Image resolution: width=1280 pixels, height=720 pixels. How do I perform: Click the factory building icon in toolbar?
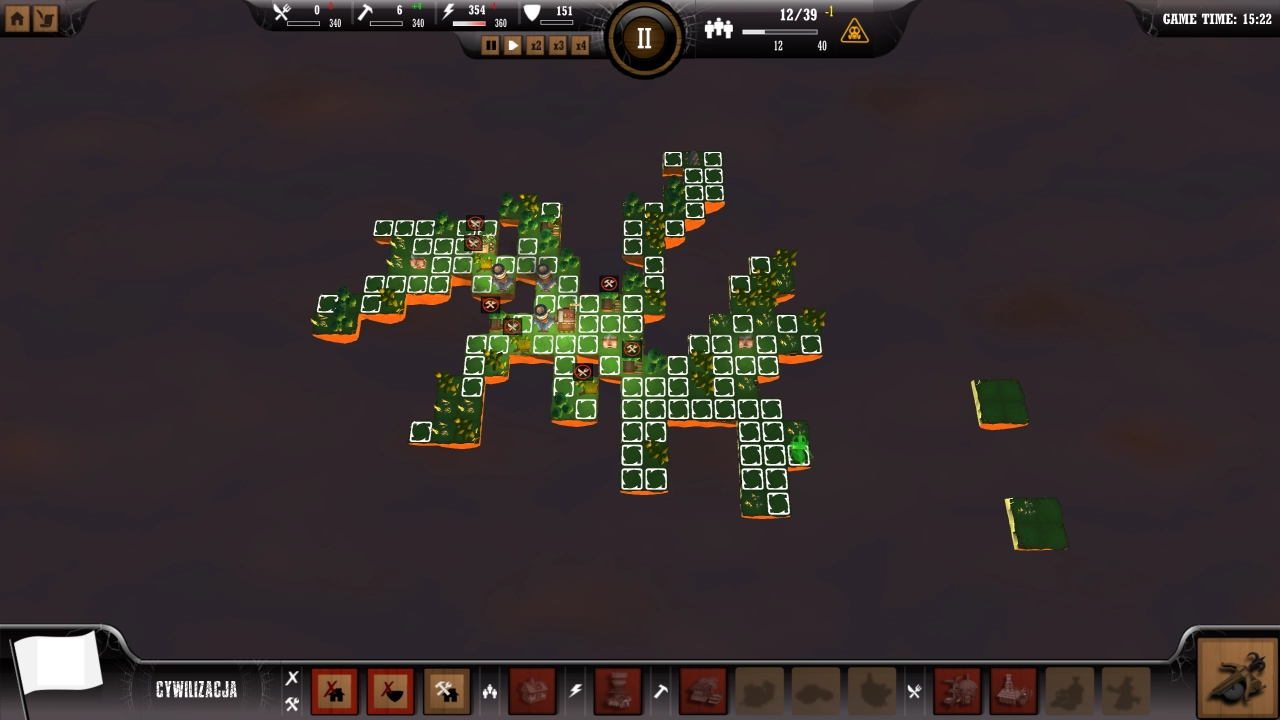[x=619, y=690]
